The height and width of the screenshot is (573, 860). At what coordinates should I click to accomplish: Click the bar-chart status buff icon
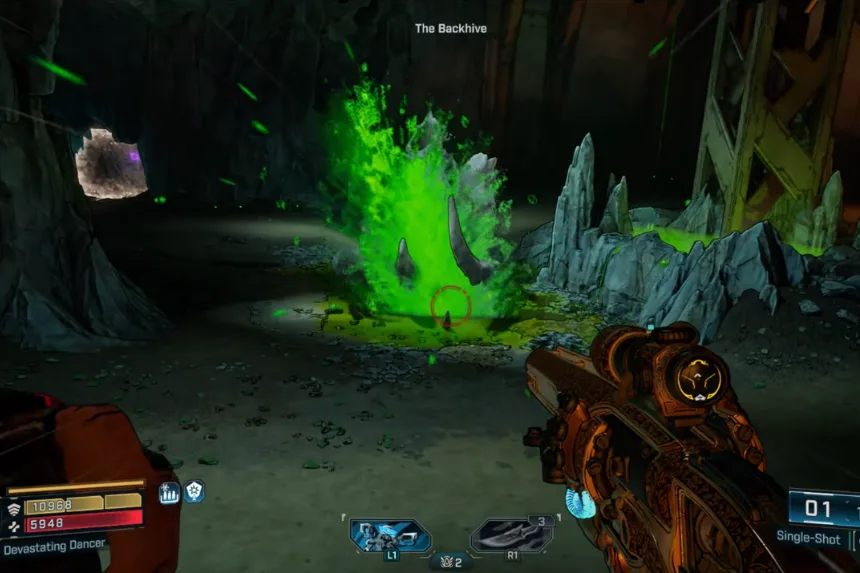click(168, 492)
